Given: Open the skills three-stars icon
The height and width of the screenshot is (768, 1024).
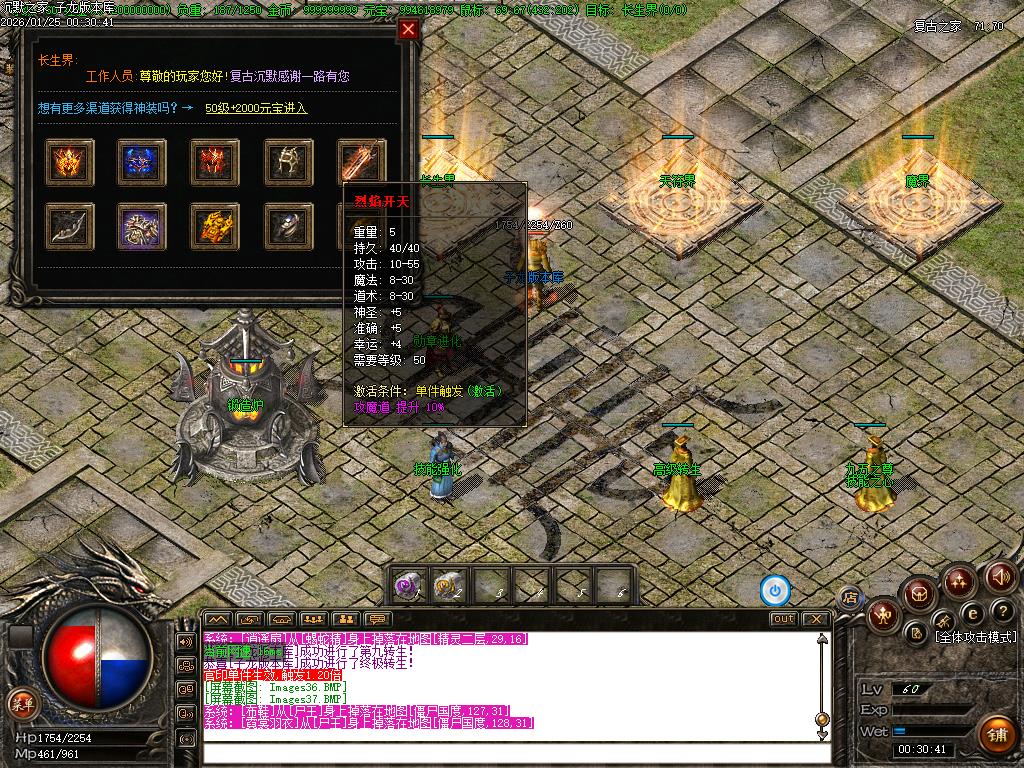Looking at the screenshot, I should pos(960,580).
